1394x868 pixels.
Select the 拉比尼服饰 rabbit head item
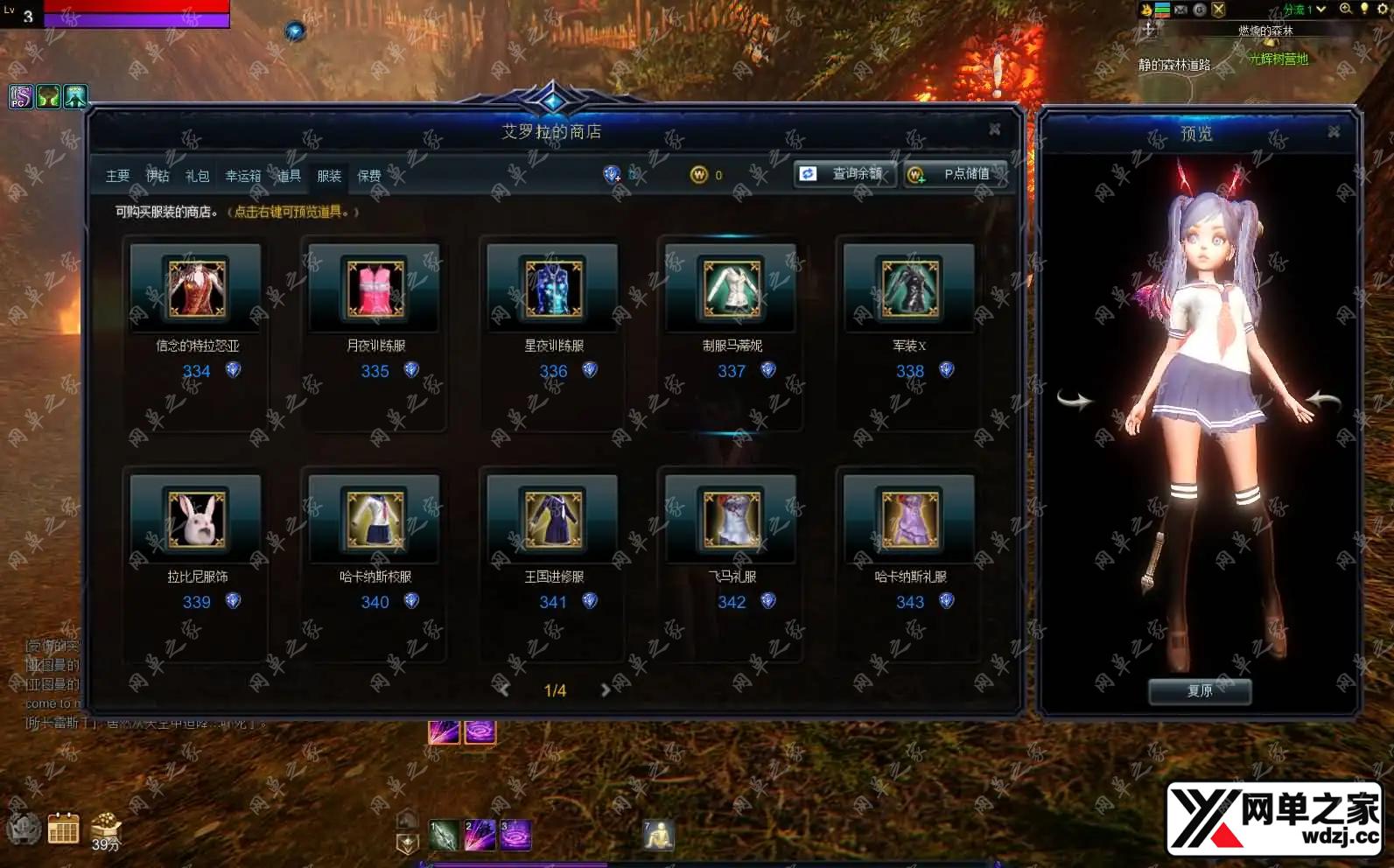click(x=196, y=520)
